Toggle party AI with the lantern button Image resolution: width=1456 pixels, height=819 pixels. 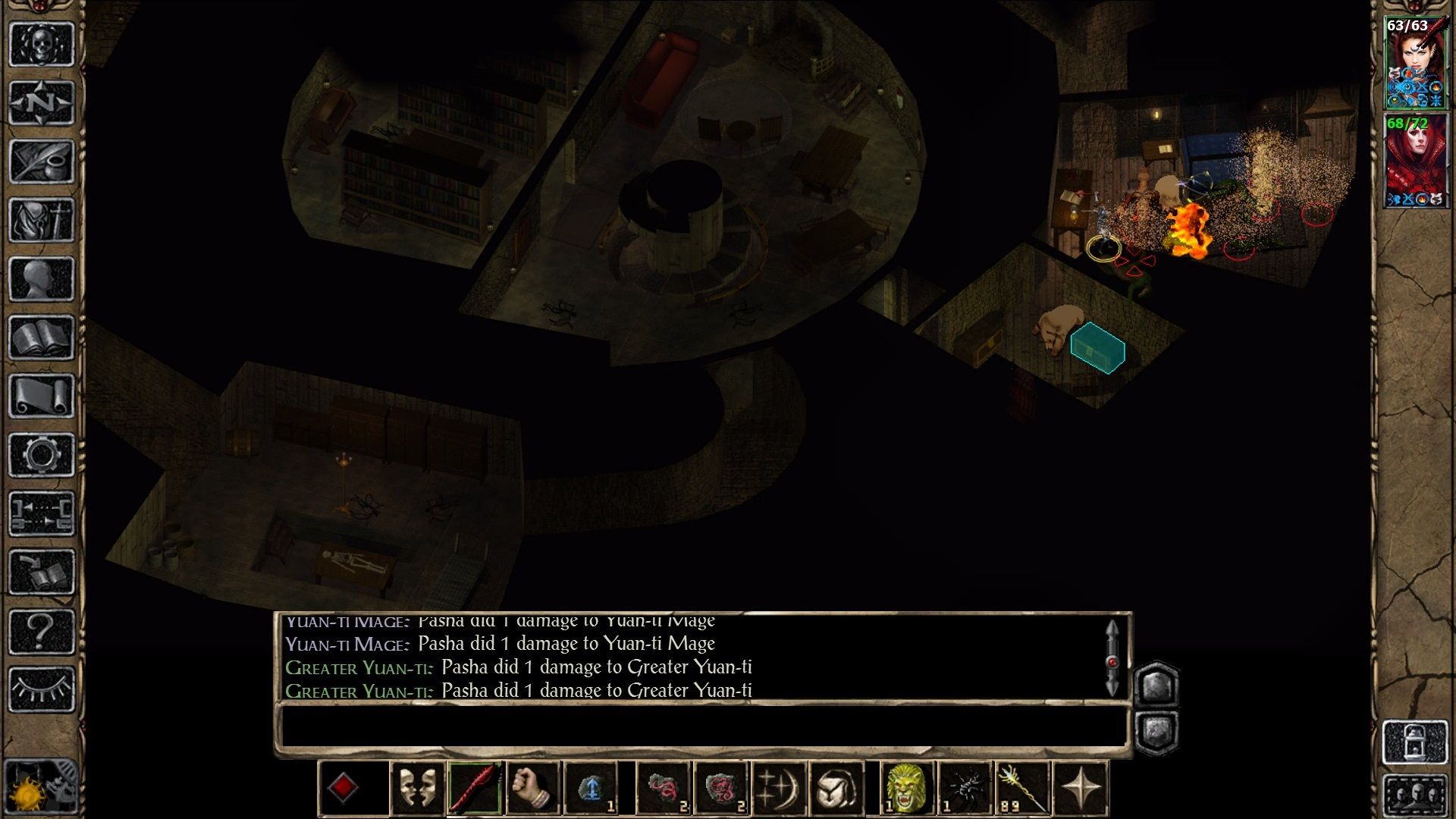(x=1416, y=742)
